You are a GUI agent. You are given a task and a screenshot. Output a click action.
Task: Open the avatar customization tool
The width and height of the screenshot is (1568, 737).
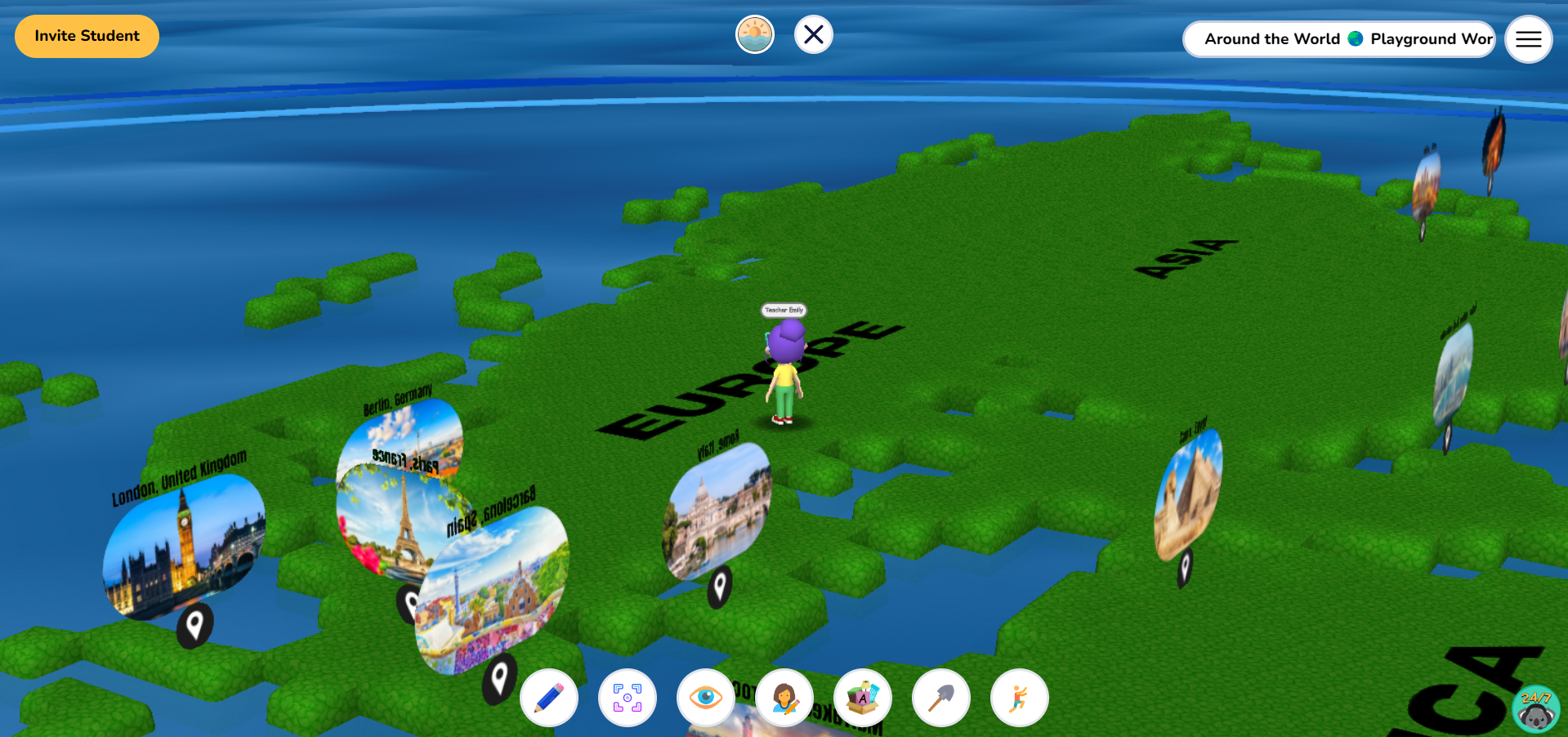click(x=784, y=698)
